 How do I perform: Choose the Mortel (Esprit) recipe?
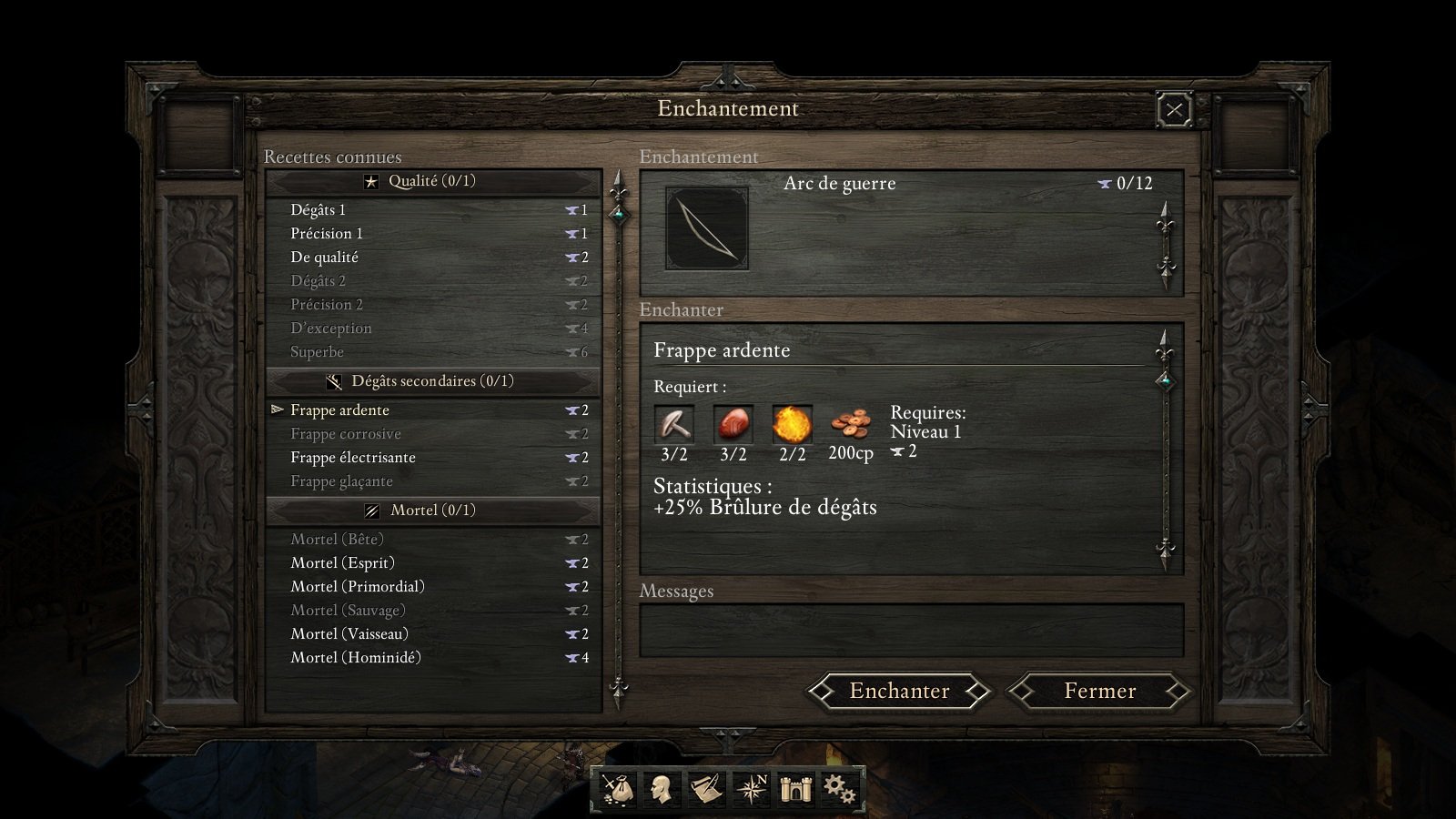[x=342, y=563]
